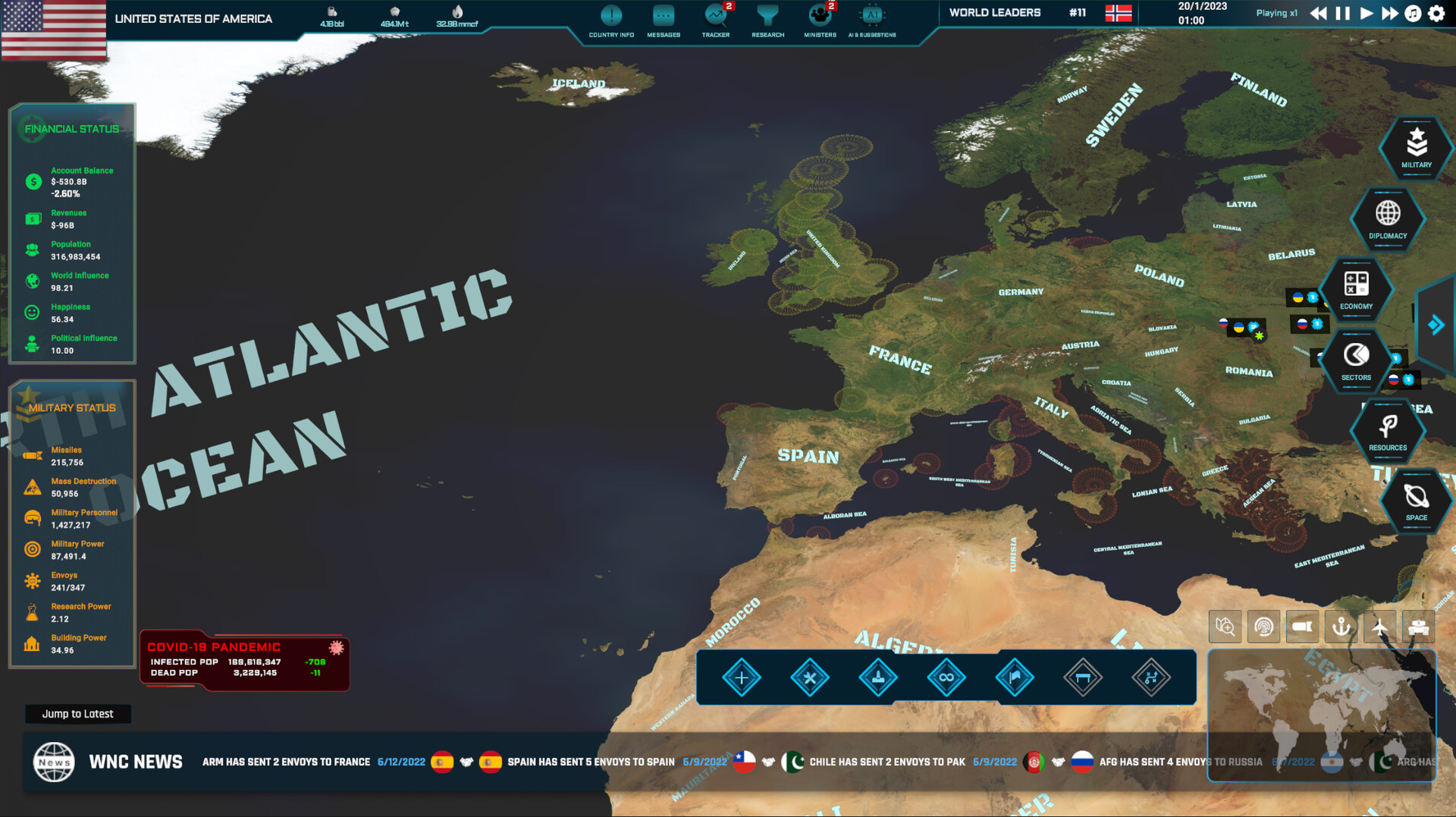This screenshot has width=1456, height=817.
Task: Open the Tracker with 2 notifications
Action: click(714, 19)
